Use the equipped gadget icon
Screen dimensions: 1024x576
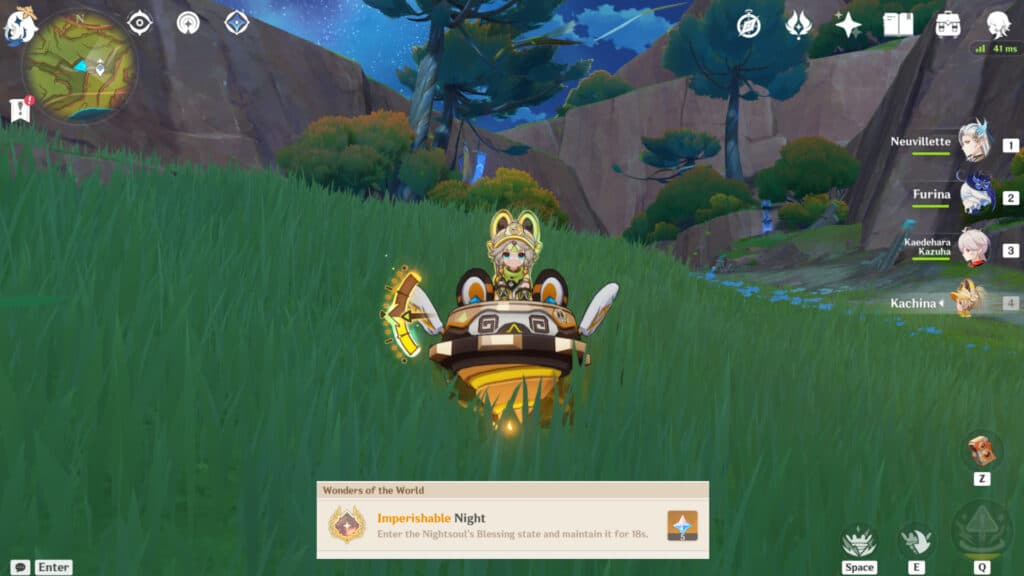pyautogui.click(x=982, y=451)
